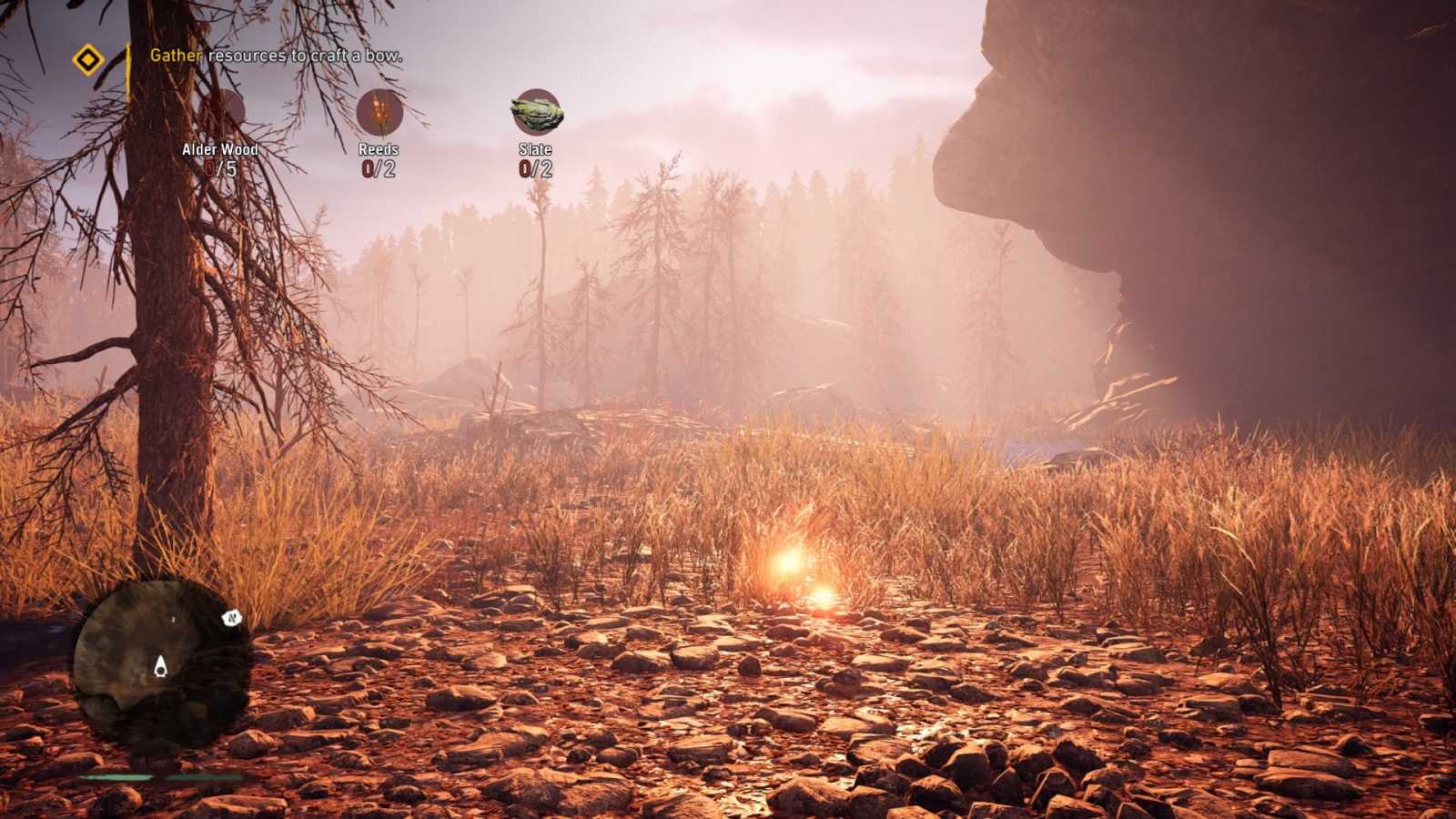Click the Alder Wood 0/5 progress counter
The image size is (1456, 819).
[221, 167]
